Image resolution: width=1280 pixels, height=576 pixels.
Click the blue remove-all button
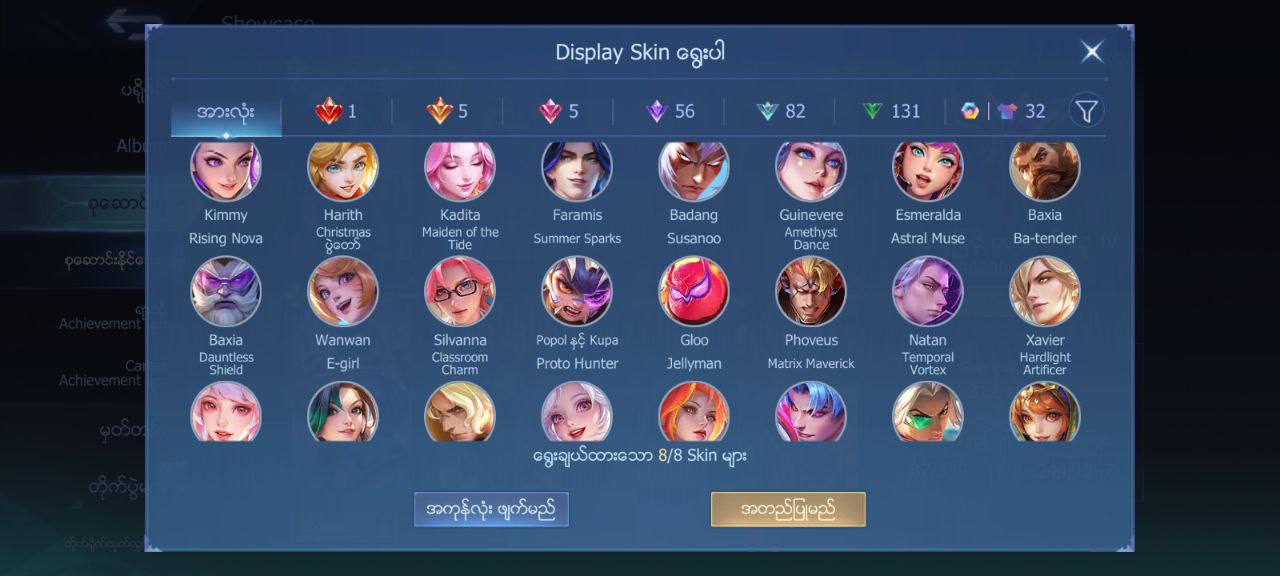point(491,509)
